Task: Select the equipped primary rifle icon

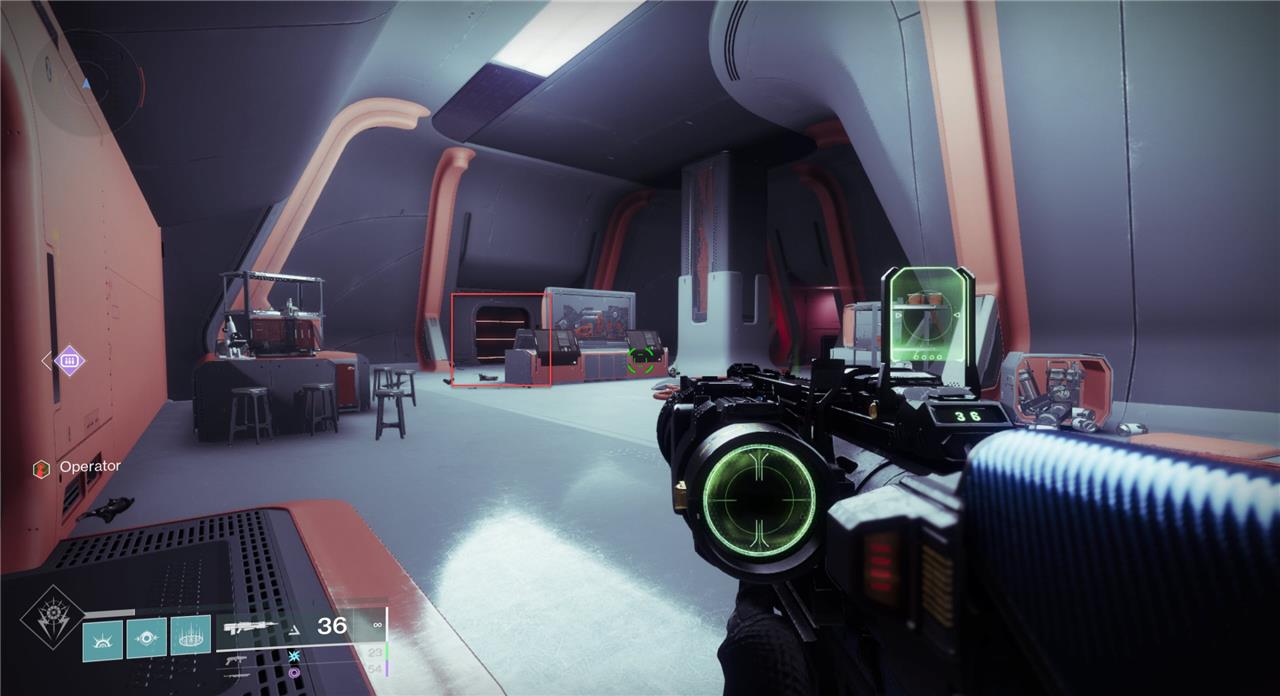Action: [x=250, y=628]
